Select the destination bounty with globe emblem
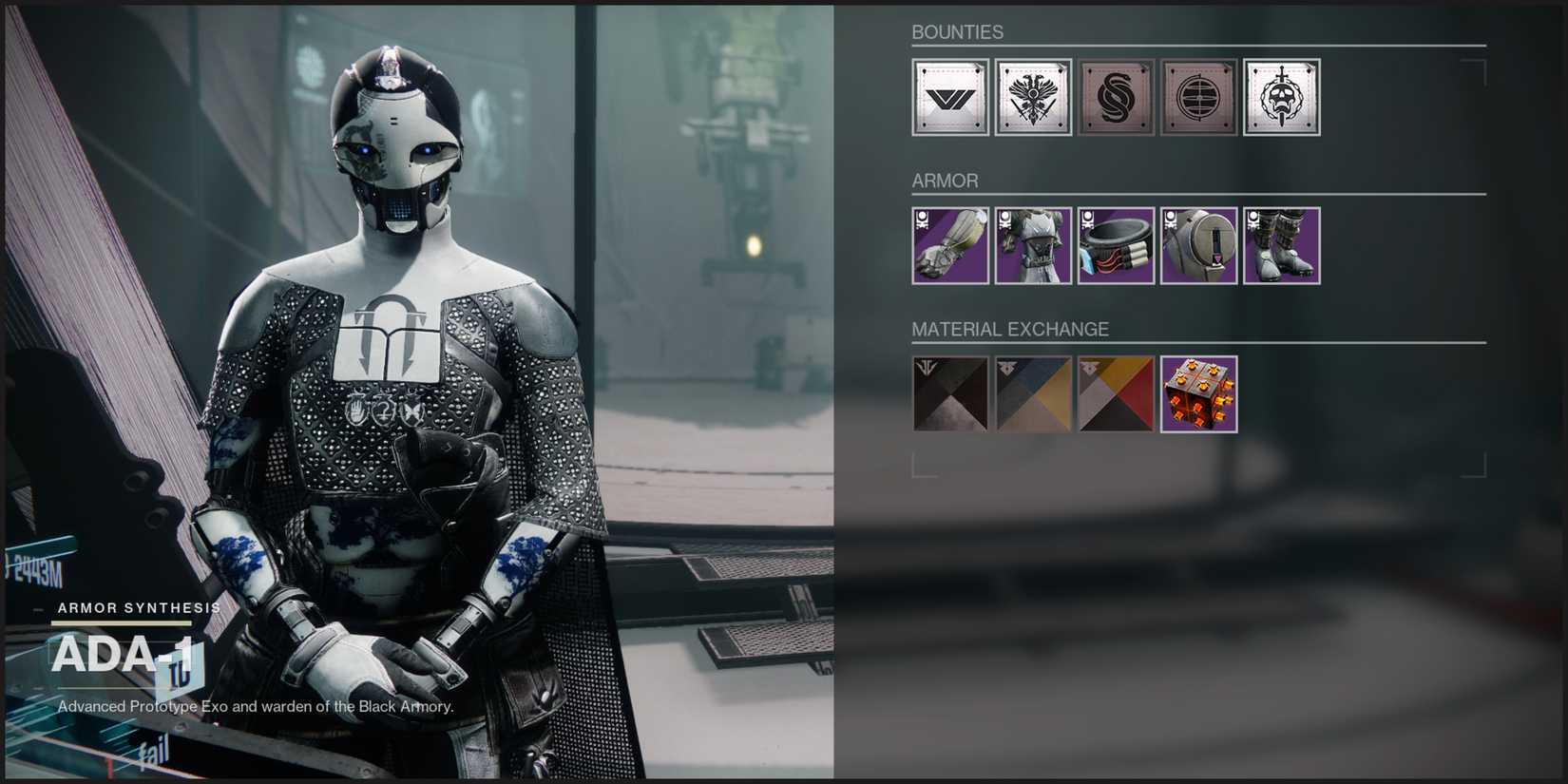 pyautogui.click(x=1198, y=96)
